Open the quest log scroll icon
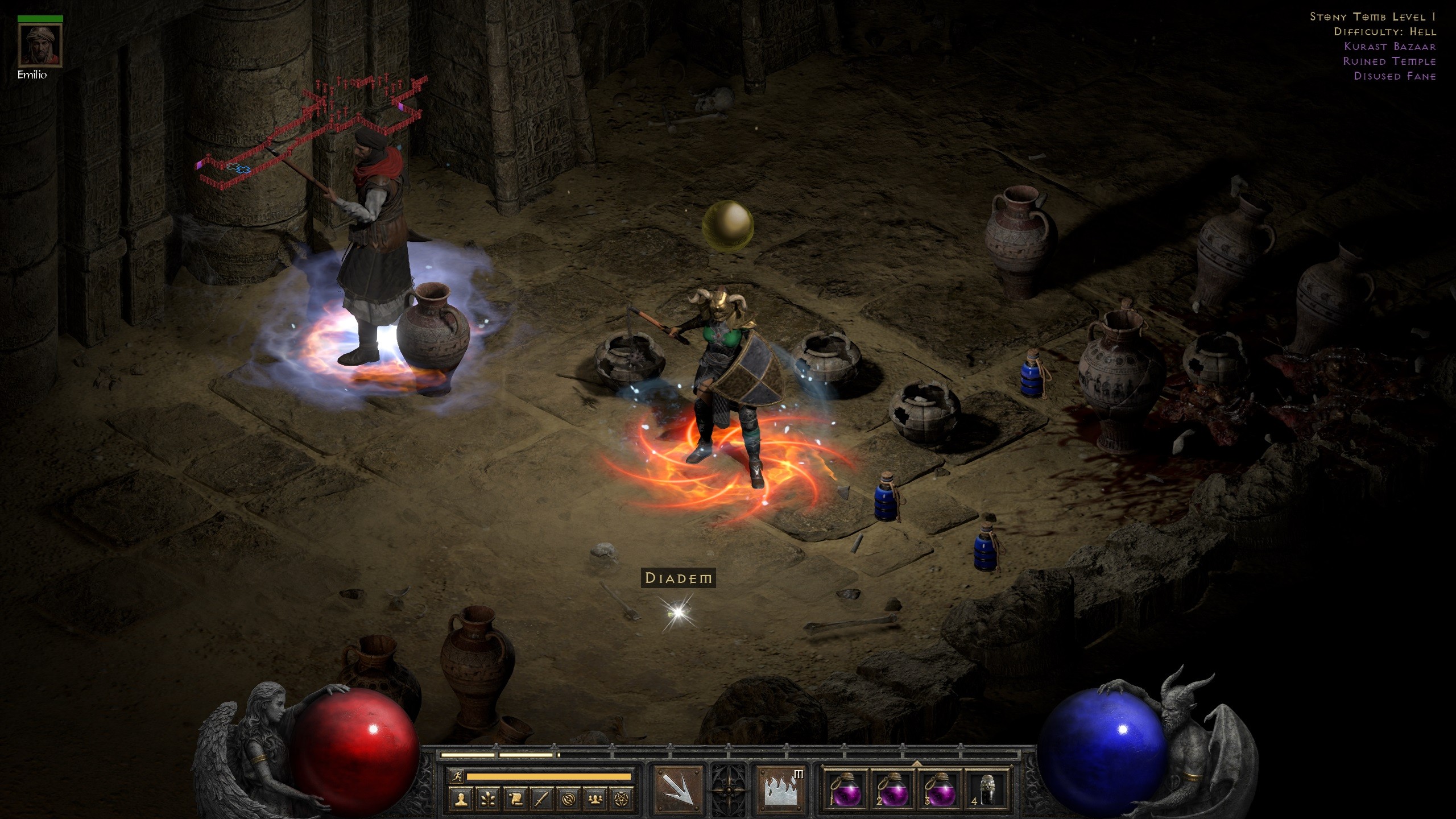The height and width of the screenshot is (819, 1456). [x=515, y=800]
